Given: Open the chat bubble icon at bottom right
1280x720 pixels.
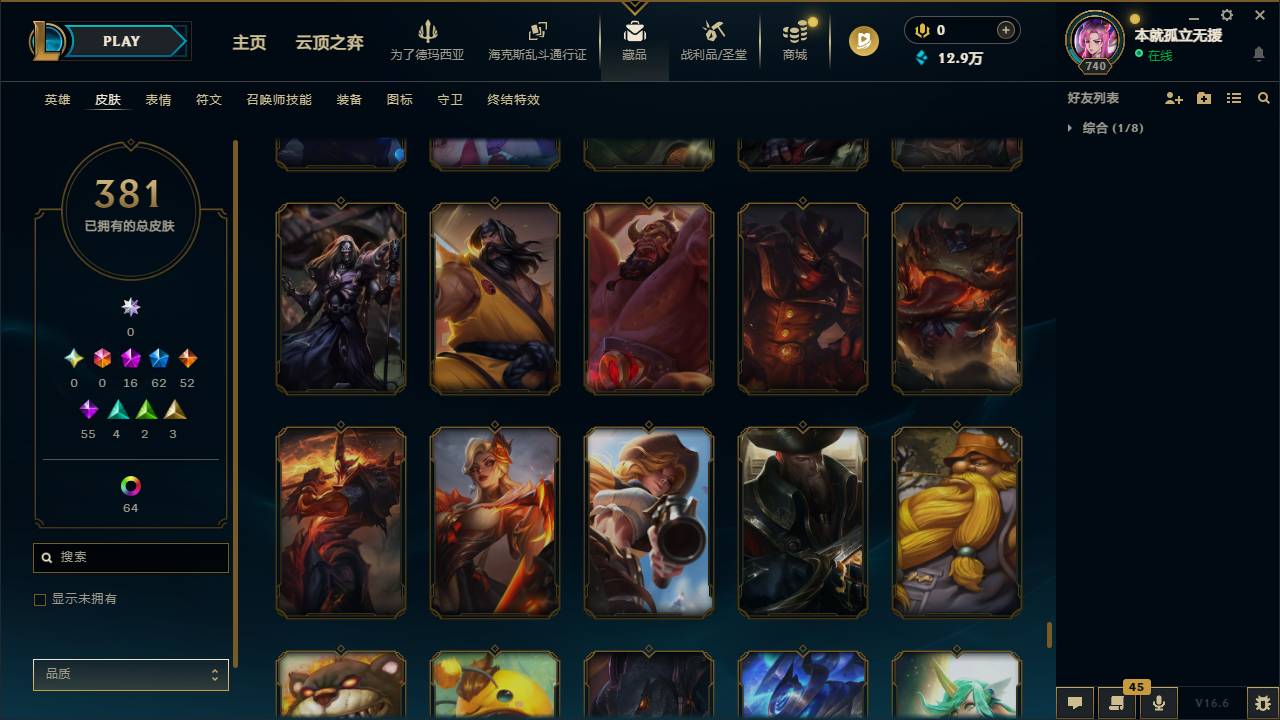Looking at the screenshot, I should tap(1075, 703).
